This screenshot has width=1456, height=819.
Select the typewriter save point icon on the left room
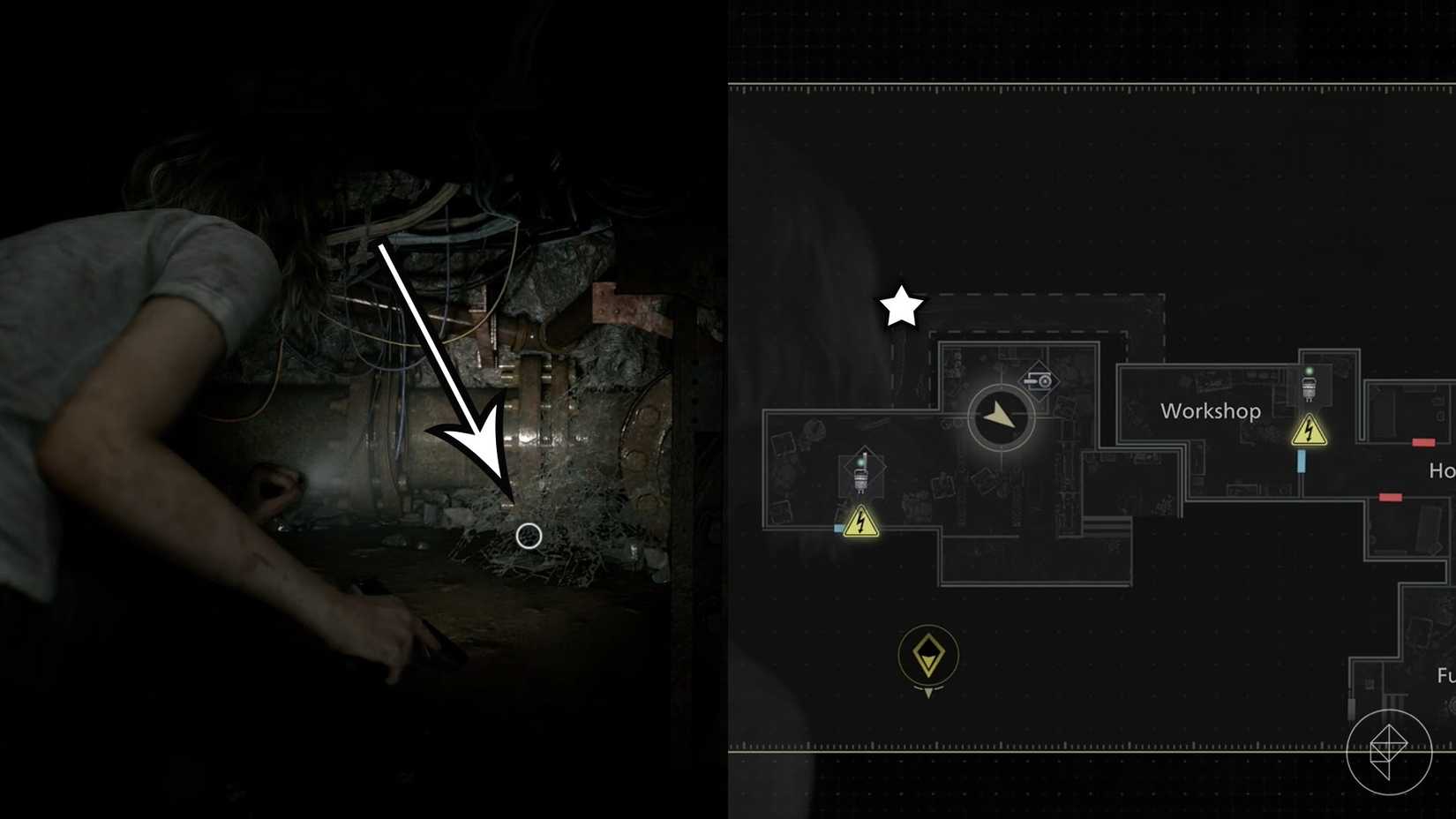[860, 477]
